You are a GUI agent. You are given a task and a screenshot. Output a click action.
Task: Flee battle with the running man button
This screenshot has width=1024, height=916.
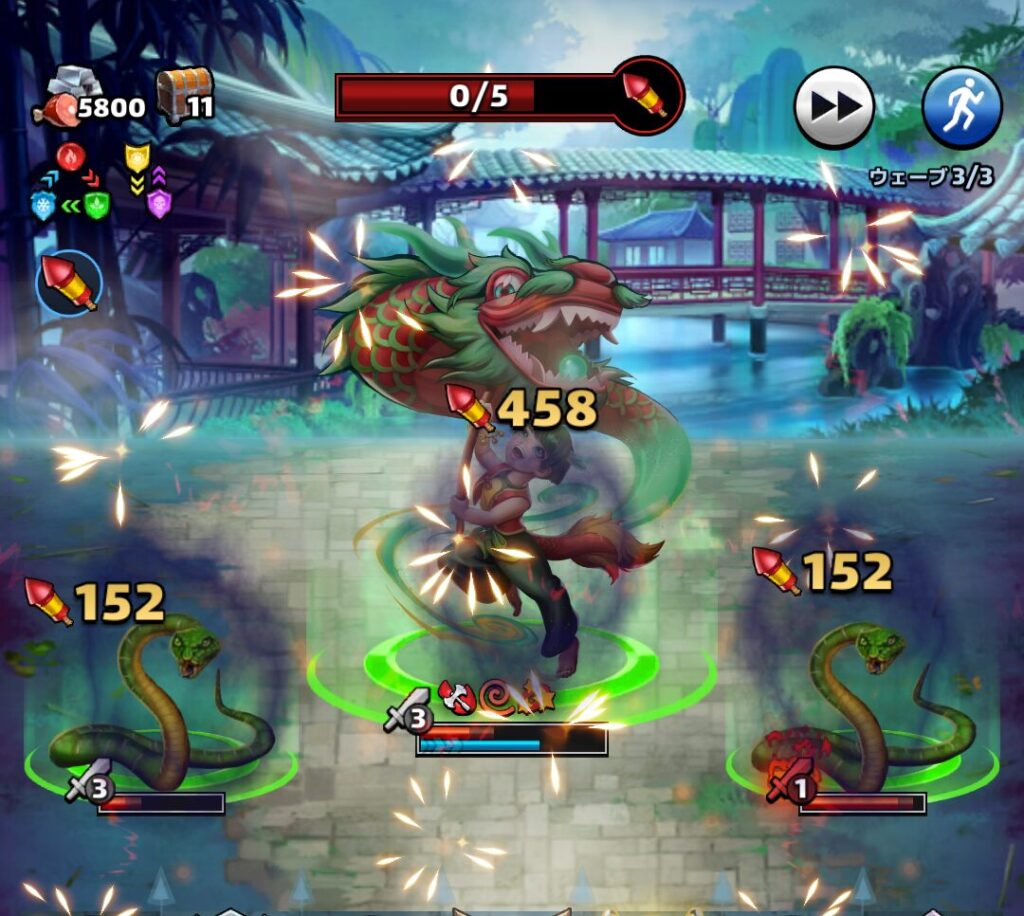[961, 107]
